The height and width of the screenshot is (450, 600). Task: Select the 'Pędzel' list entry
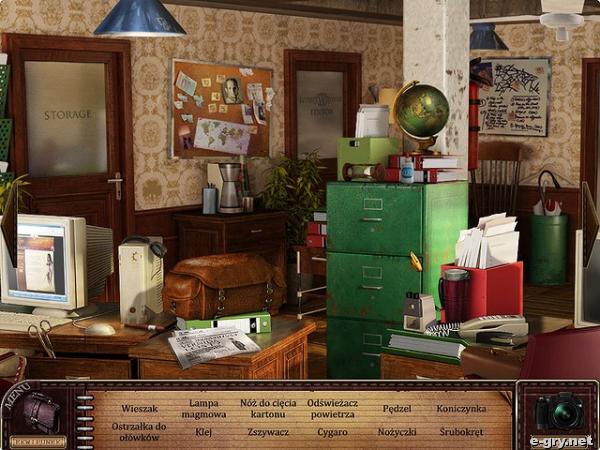397,408
